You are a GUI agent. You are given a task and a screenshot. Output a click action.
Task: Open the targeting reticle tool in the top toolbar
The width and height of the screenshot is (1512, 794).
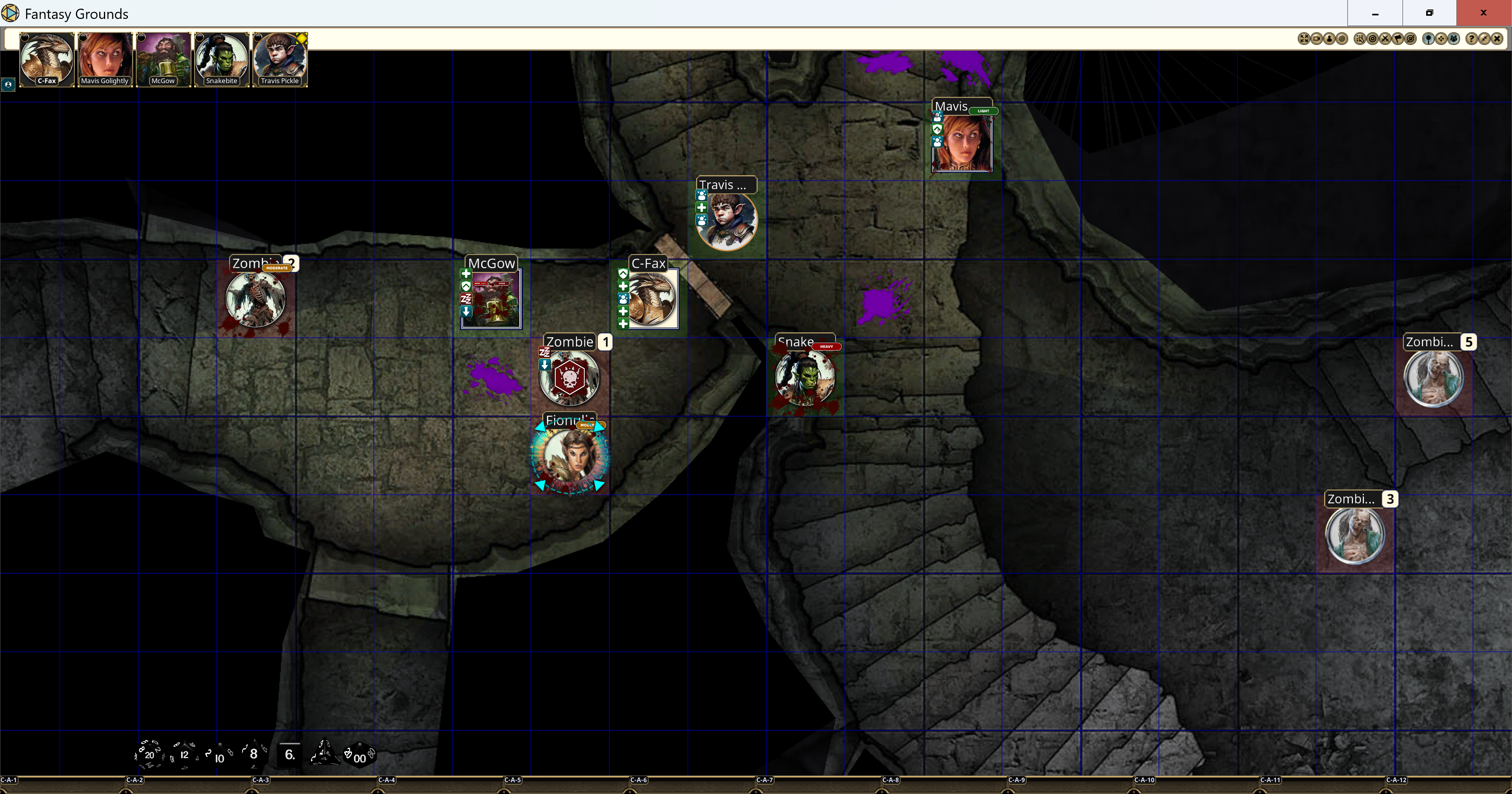pos(1373,39)
